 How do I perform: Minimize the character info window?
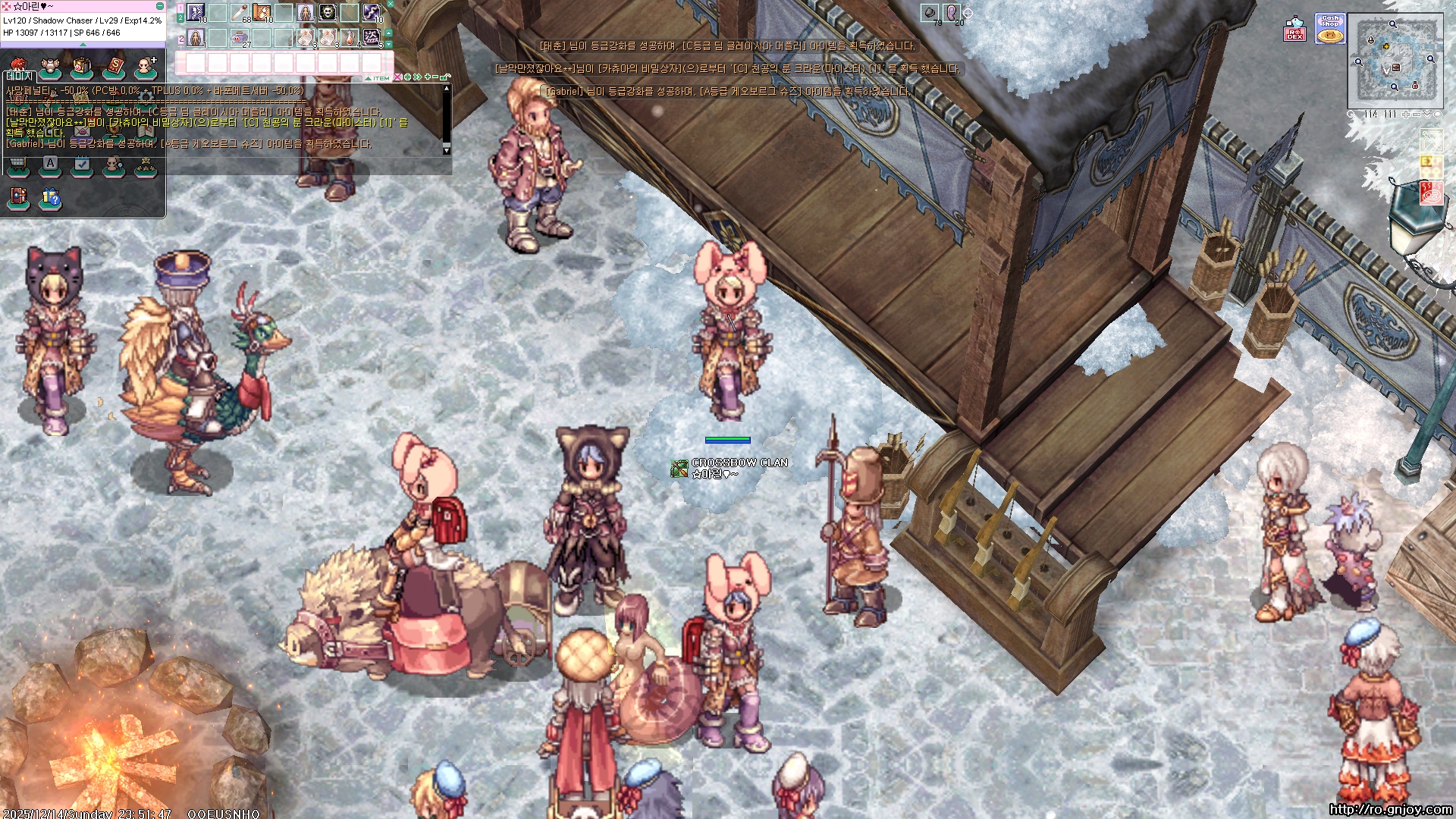(x=160, y=6)
